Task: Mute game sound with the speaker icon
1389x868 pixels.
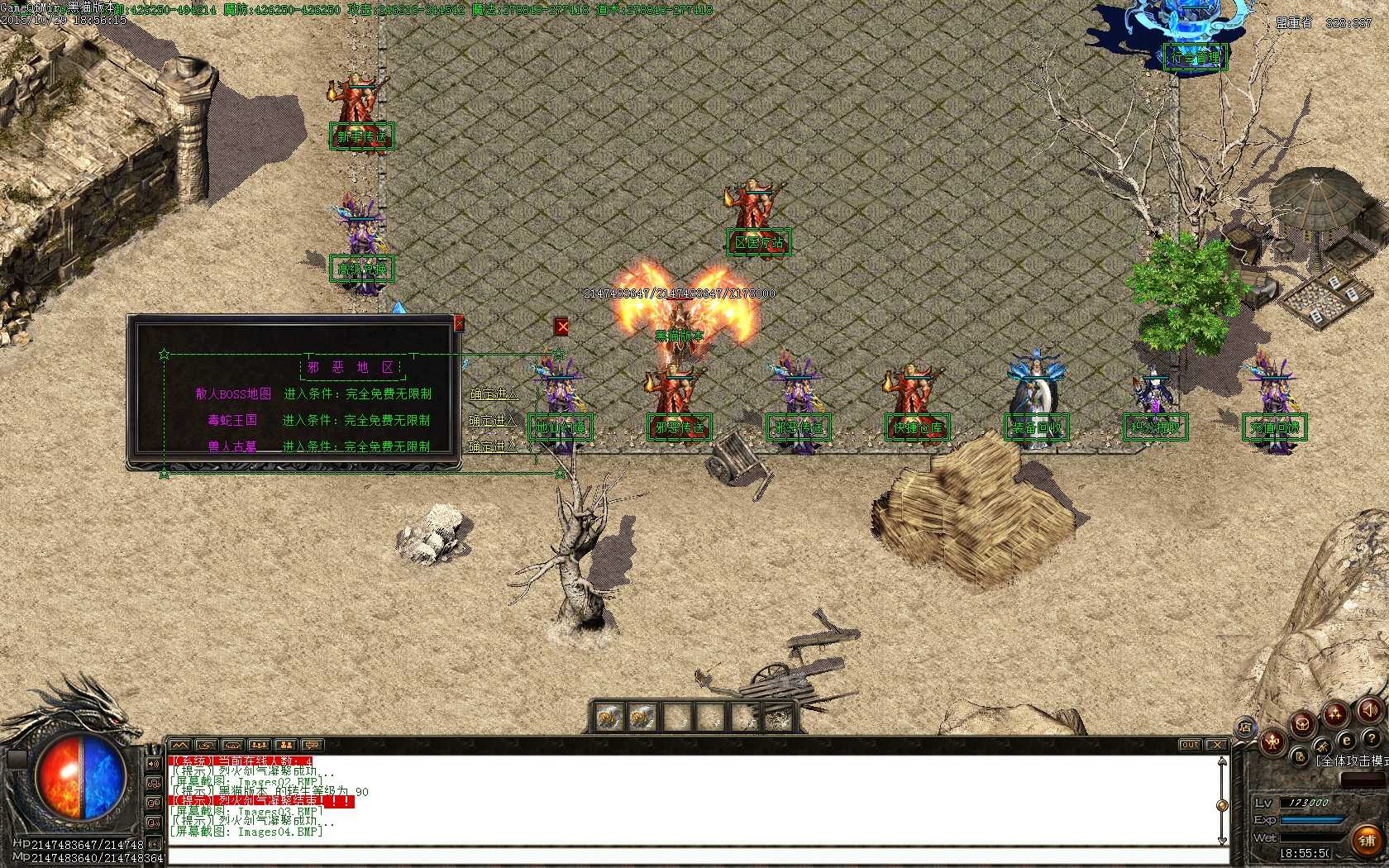Action: pyautogui.click(x=1369, y=710)
